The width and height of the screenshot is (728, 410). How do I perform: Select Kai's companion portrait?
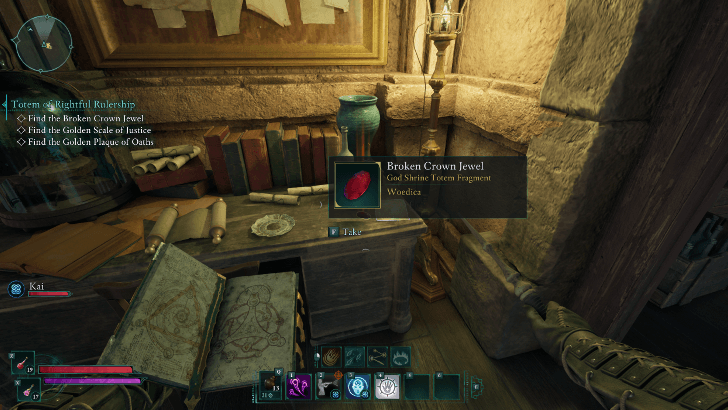pos(15,288)
